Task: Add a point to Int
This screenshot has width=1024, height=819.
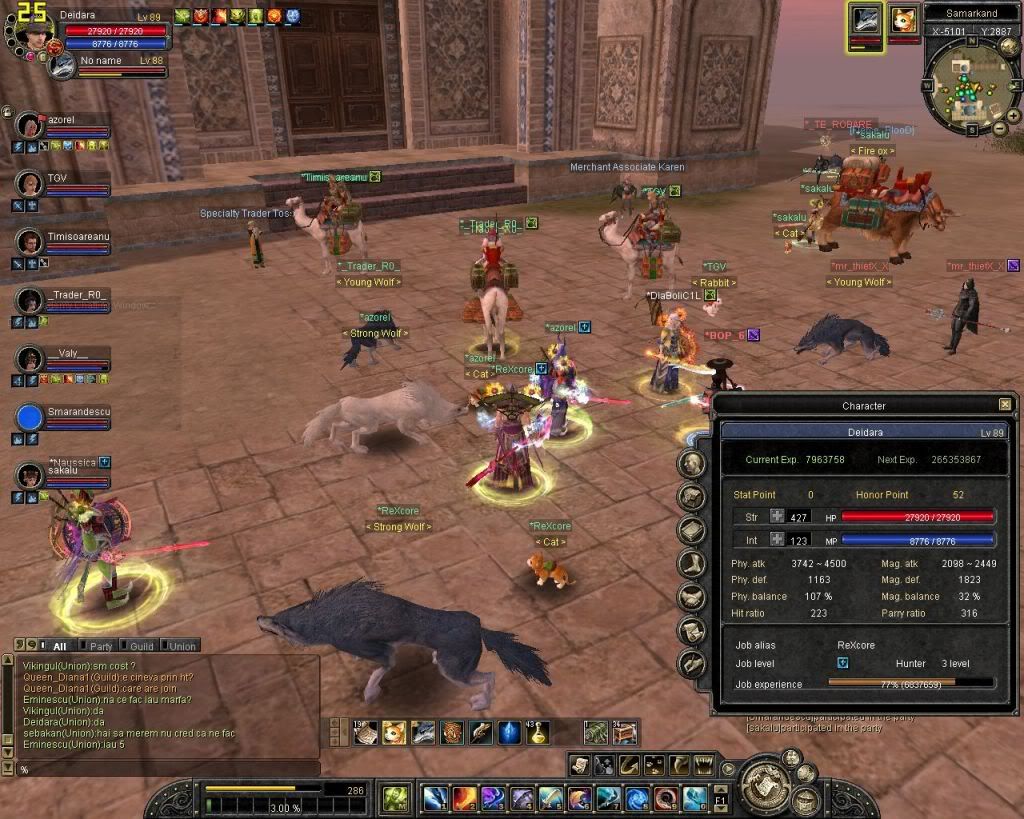Action: [777, 540]
